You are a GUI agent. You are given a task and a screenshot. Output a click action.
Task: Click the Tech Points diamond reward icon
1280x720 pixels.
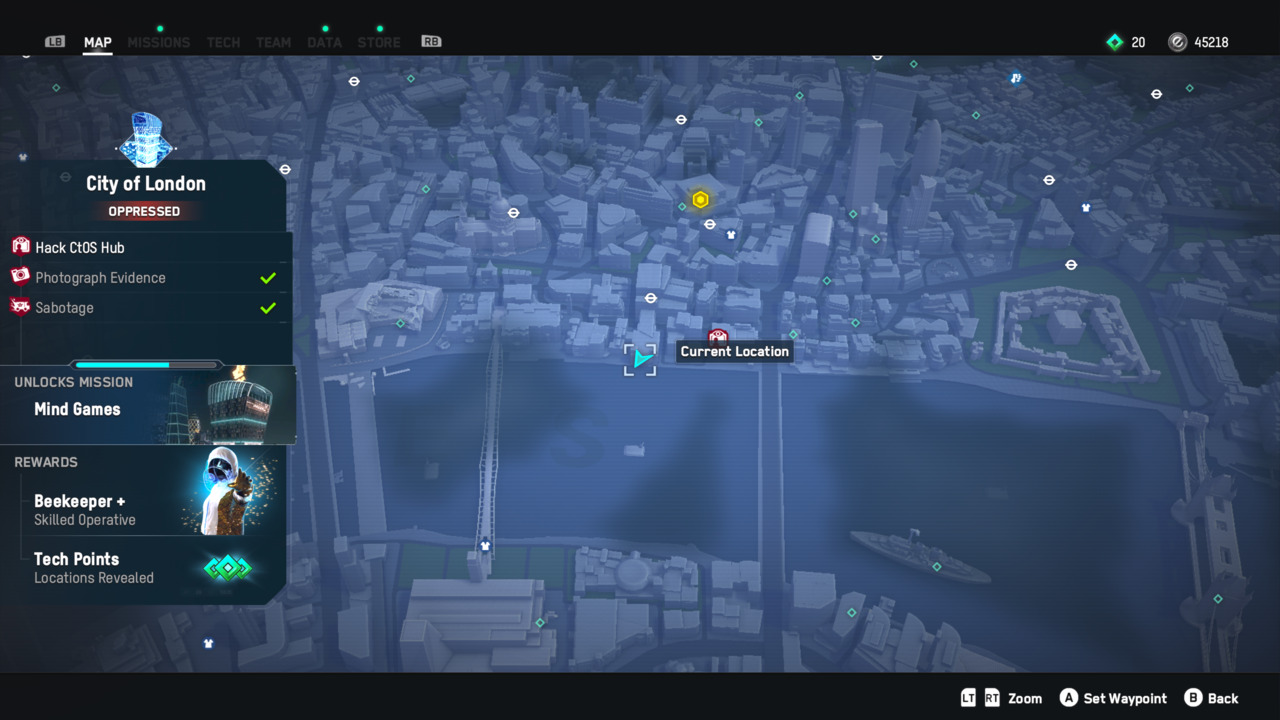point(227,568)
